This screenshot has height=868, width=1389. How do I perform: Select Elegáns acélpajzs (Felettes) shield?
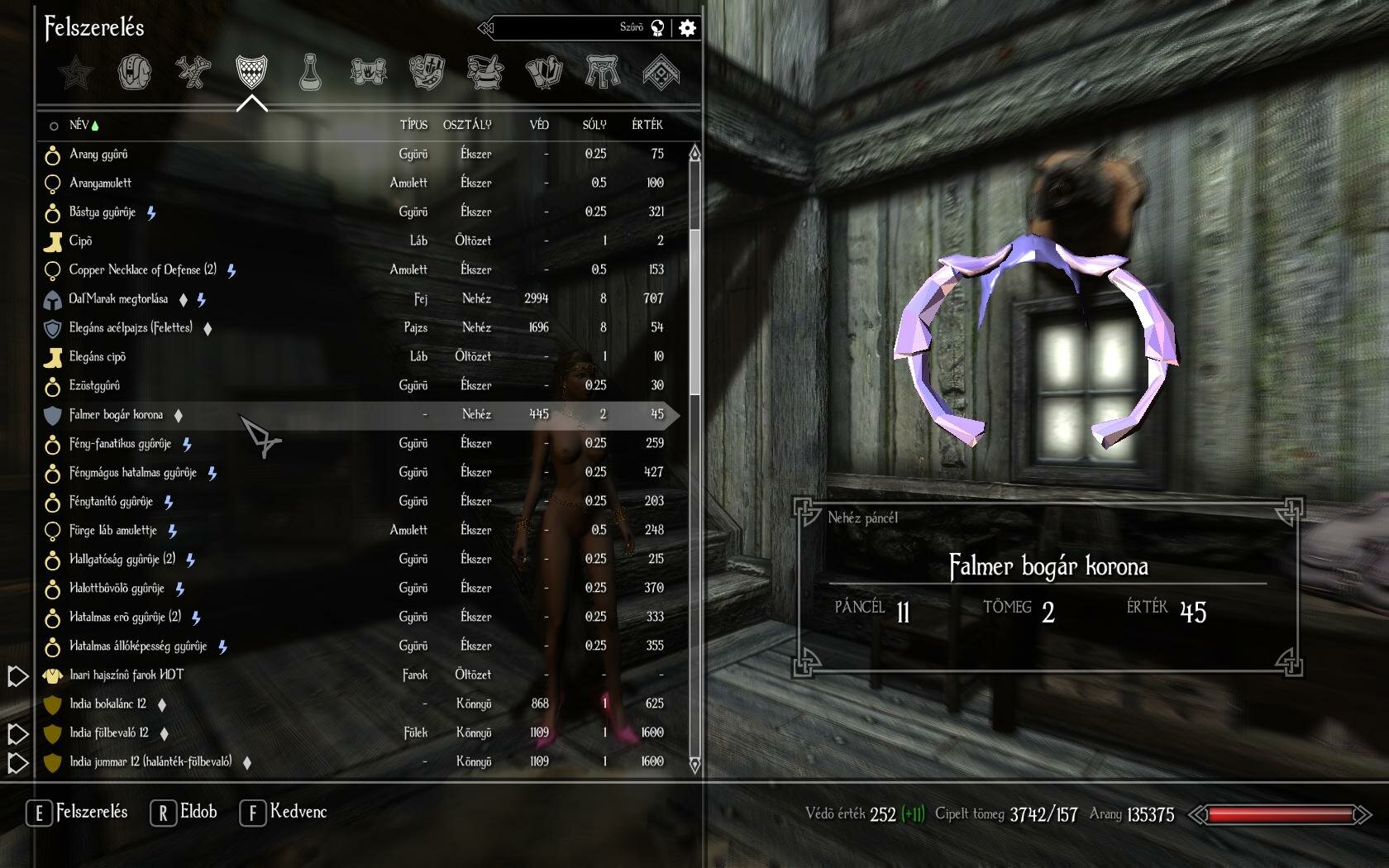tap(131, 327)
